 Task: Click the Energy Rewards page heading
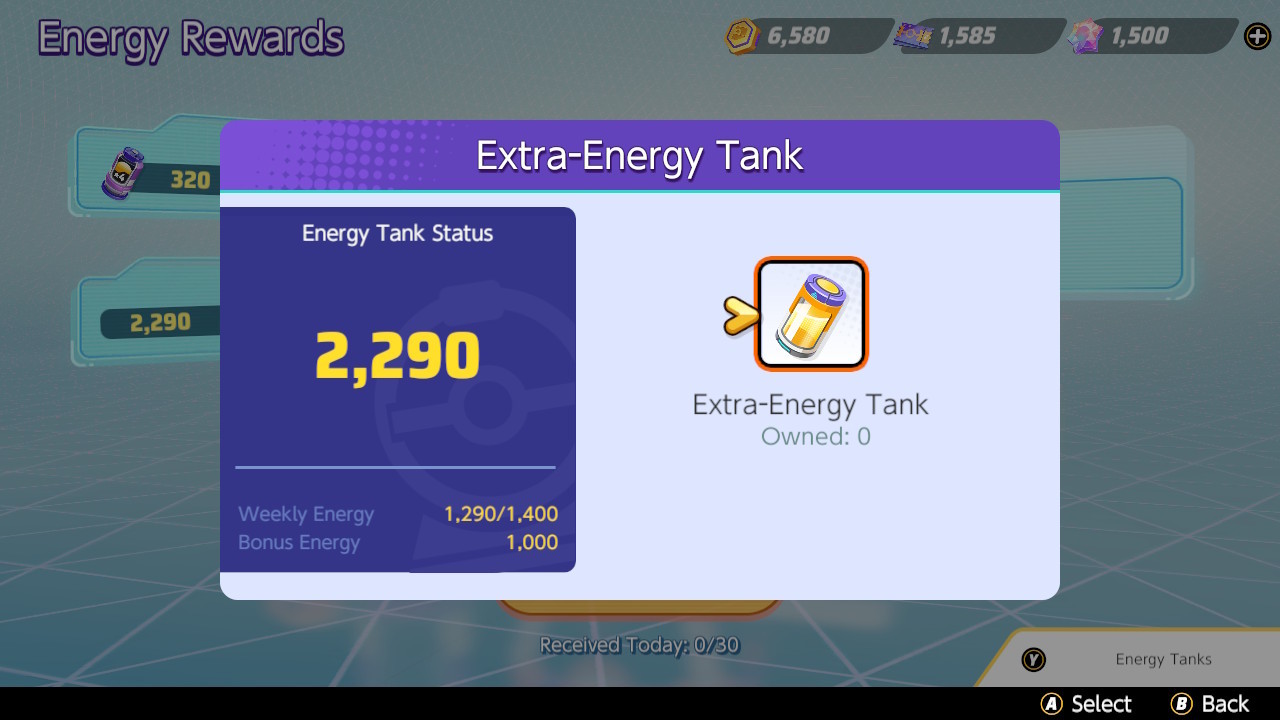pyautogui.click(x=190, y=38)
